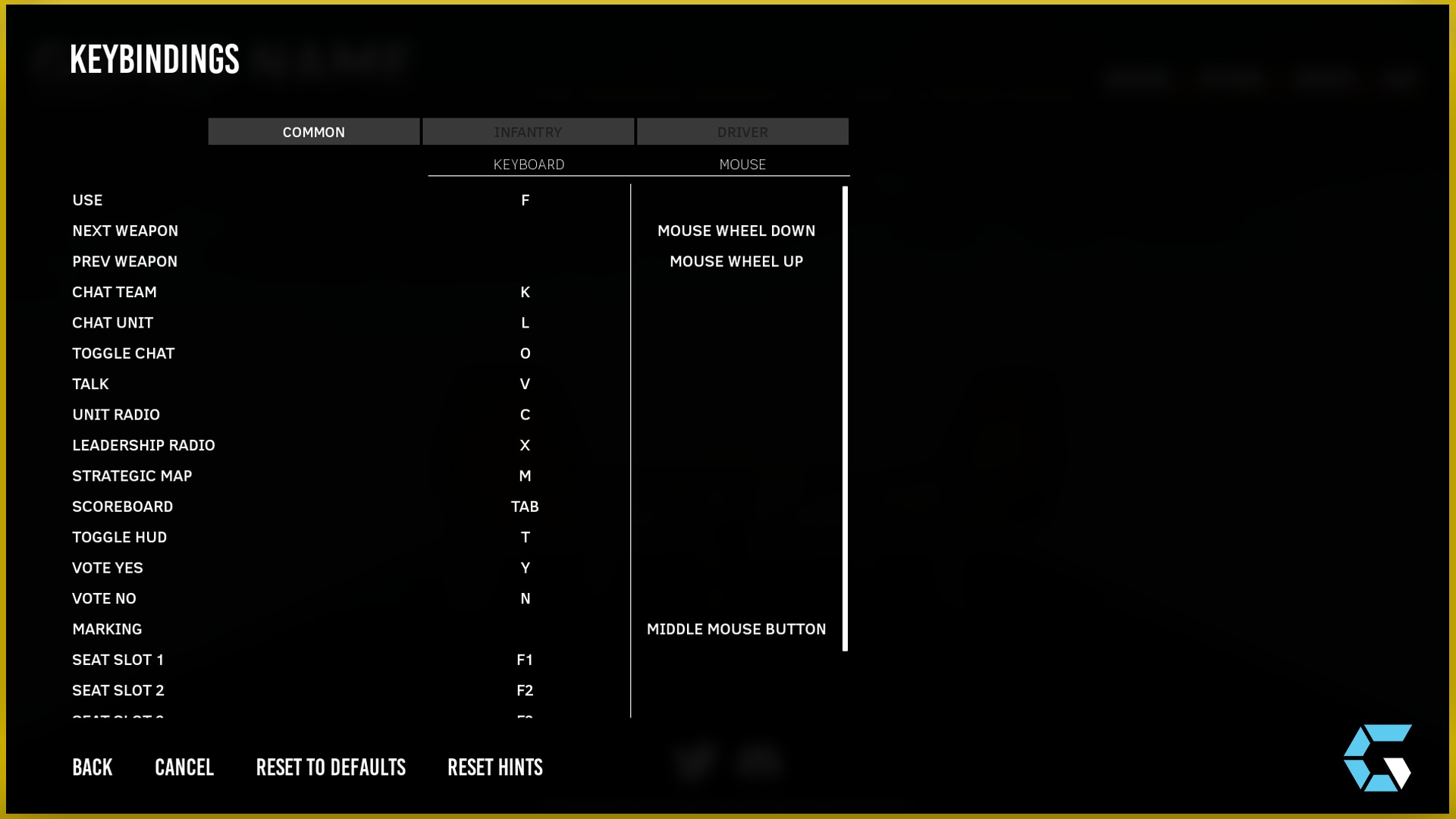
Task: Rebind SEAT SLOT 1 key F1
Action: click(525, 659)
